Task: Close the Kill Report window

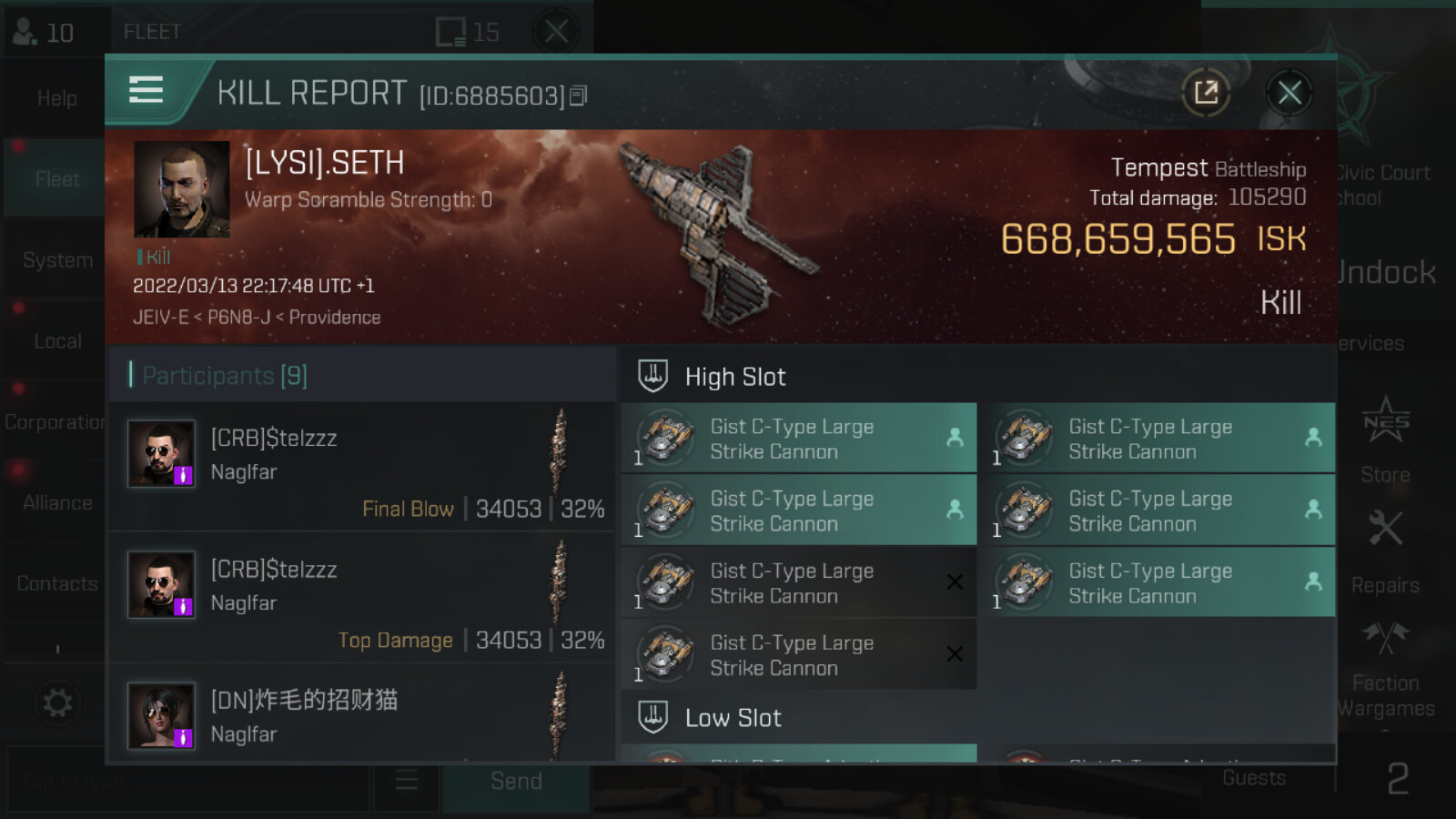Action: 1289,93
